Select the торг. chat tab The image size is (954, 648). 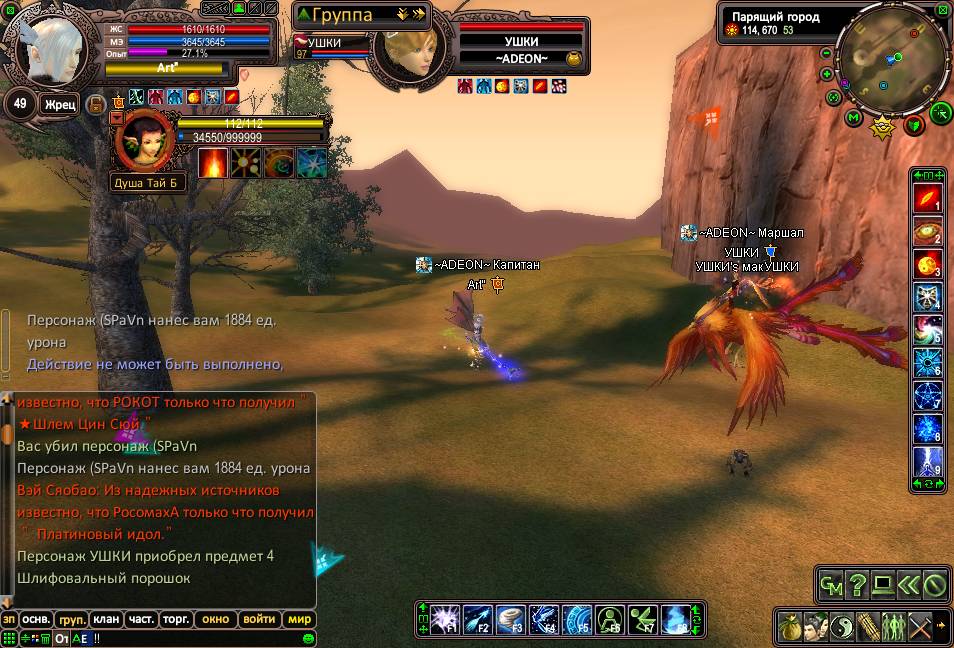176,619
